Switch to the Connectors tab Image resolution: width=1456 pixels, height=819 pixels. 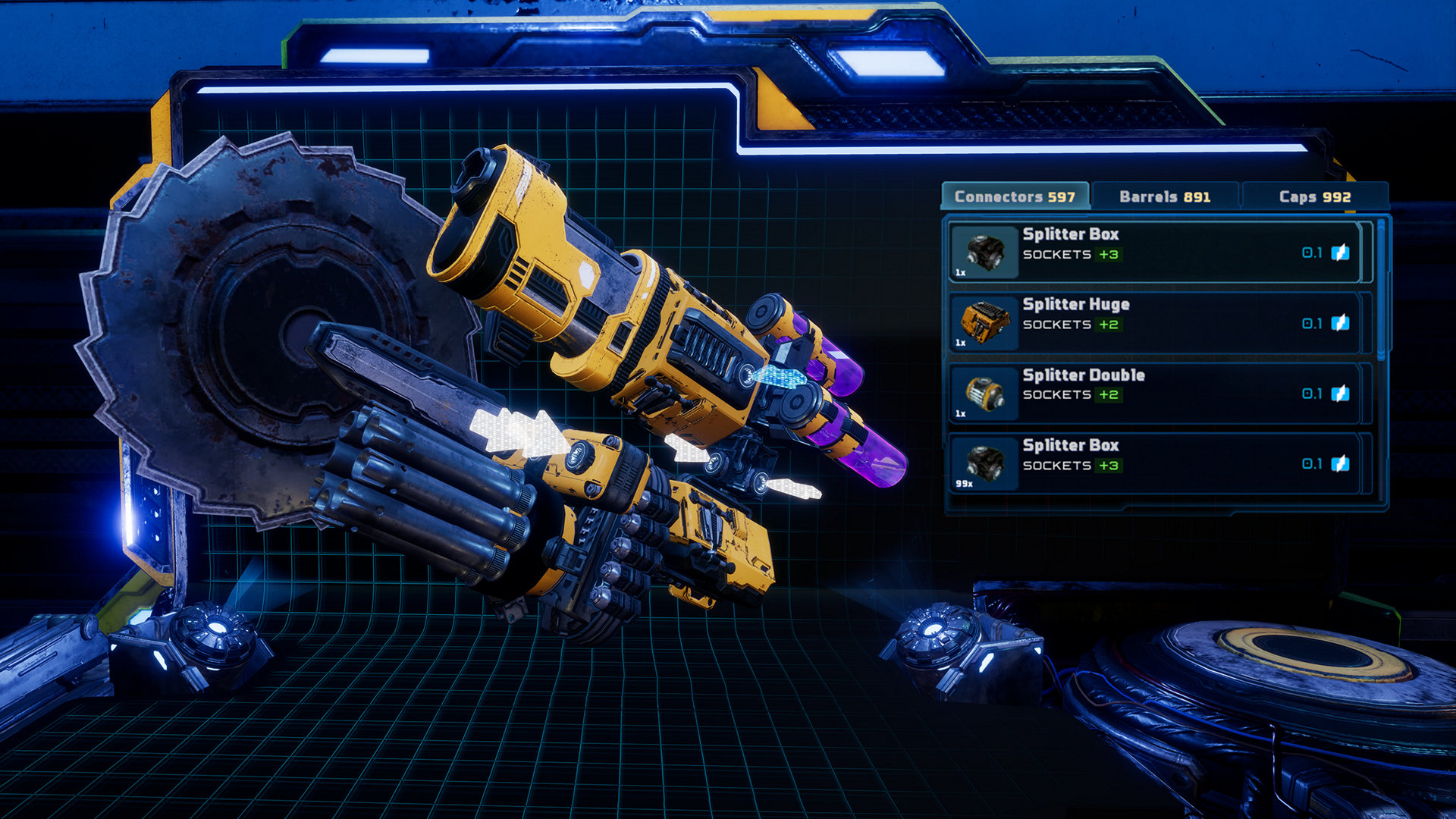tap(1015, 196)
